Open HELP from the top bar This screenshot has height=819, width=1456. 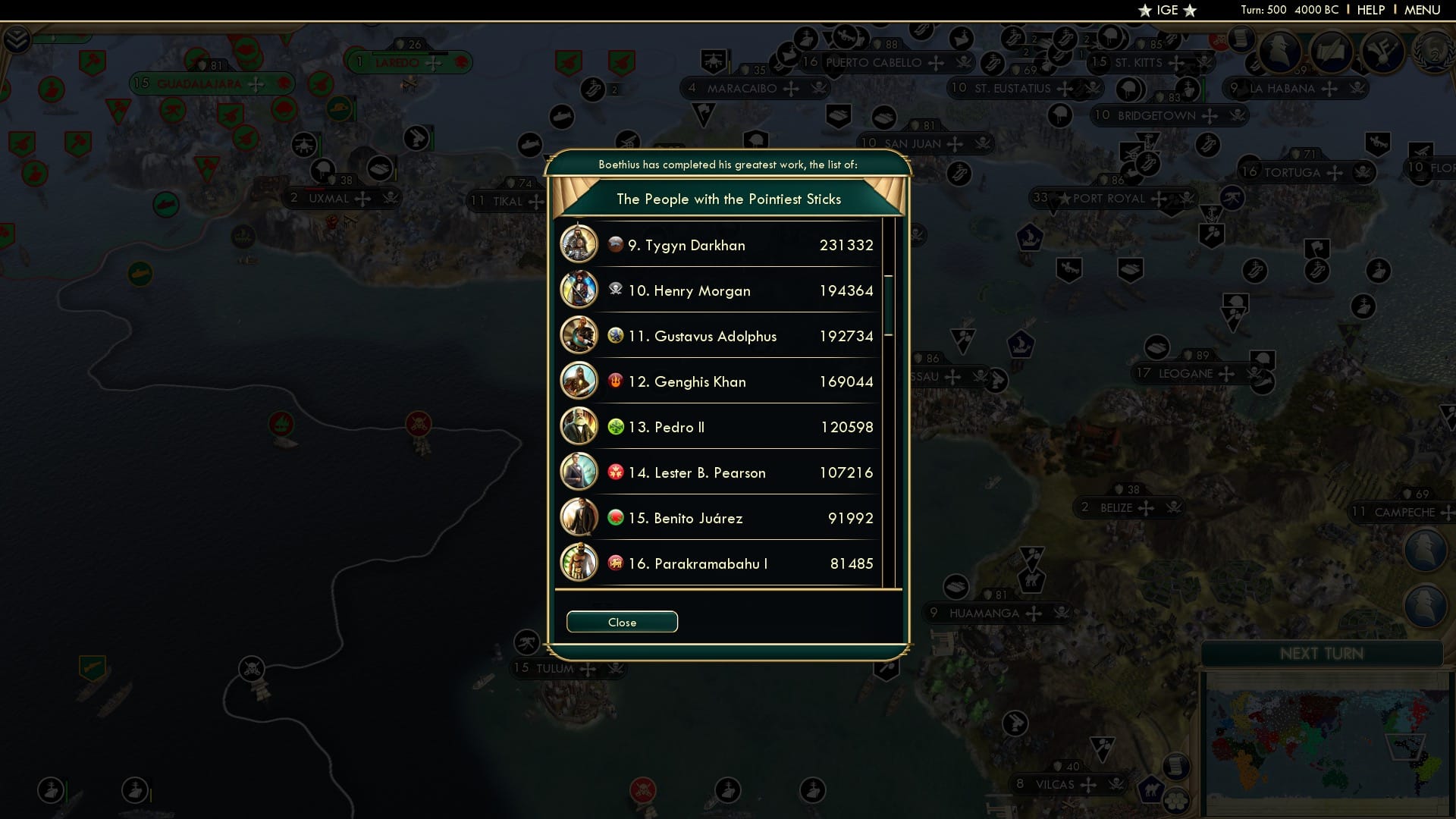(x=1371, y=10)
